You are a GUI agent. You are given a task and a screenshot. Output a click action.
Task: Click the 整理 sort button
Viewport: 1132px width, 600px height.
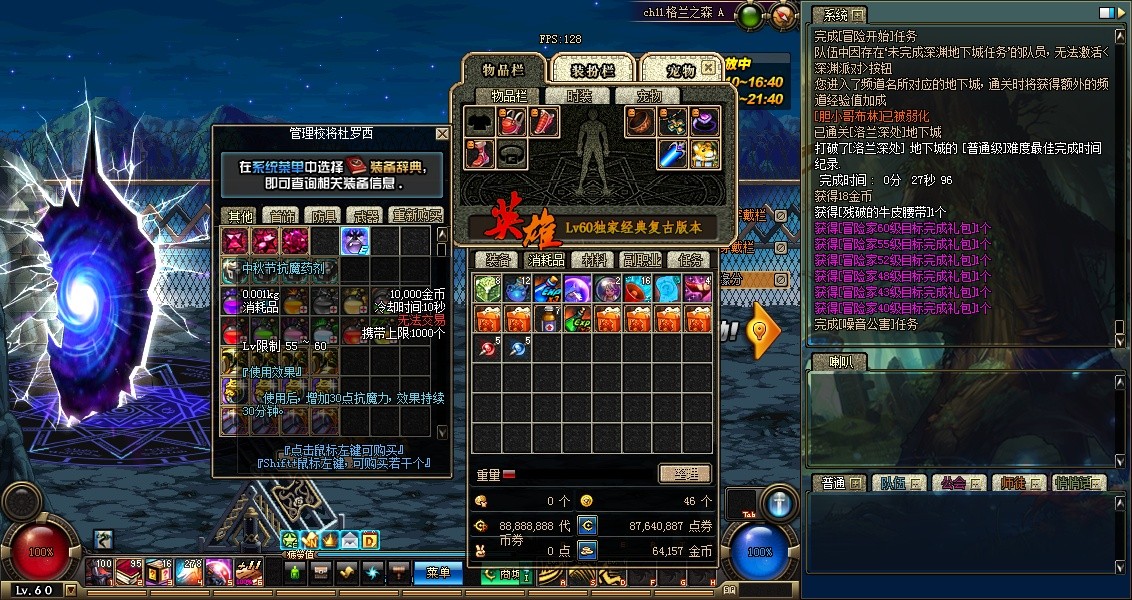tap(685, 473)
